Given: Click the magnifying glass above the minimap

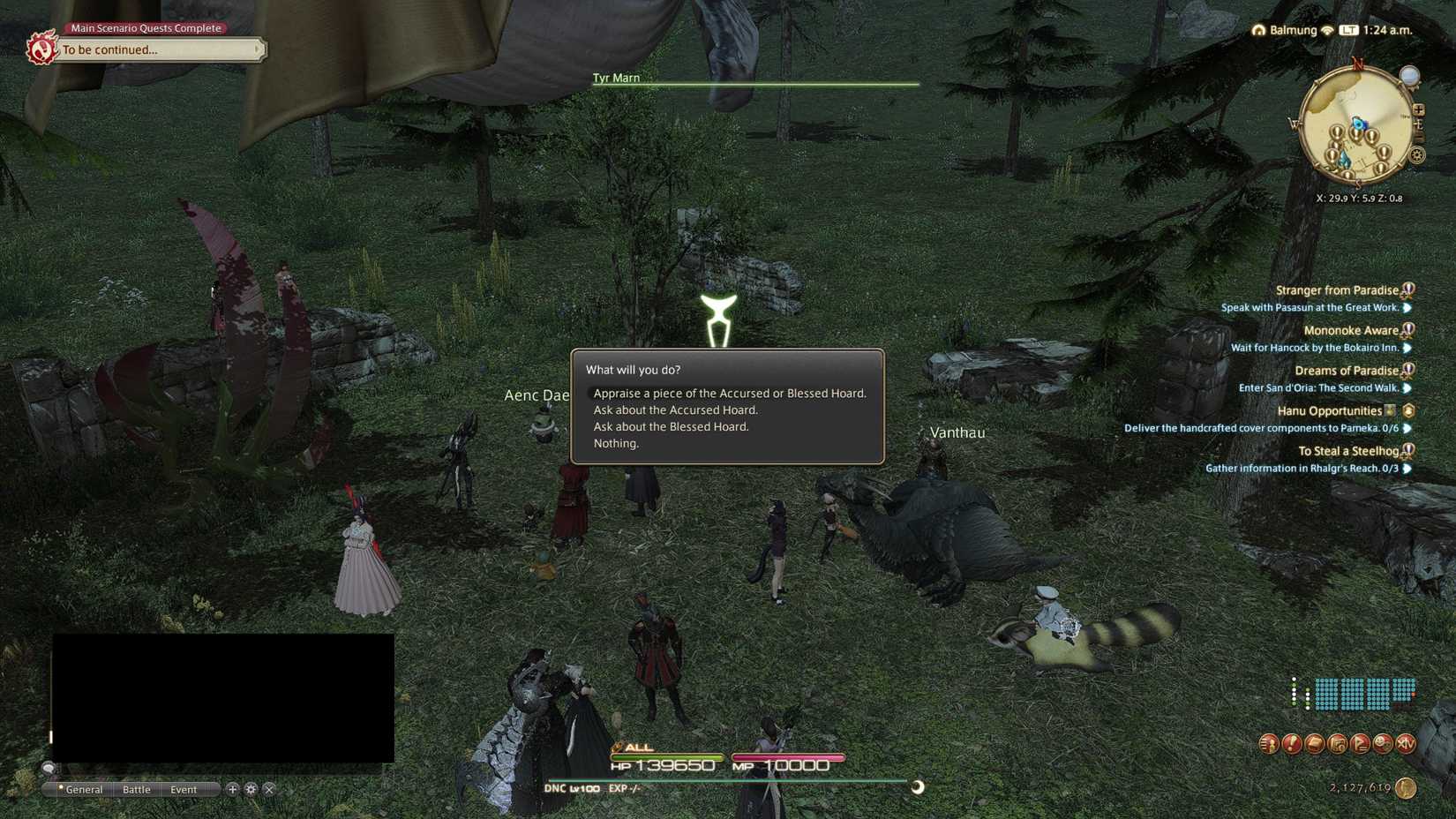Looking at the screenshot, I should [x=1409, y=75].
